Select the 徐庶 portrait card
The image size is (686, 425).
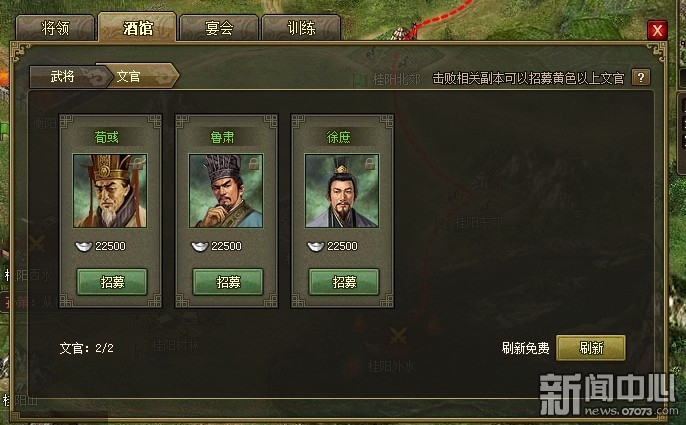tap(342, 191)
